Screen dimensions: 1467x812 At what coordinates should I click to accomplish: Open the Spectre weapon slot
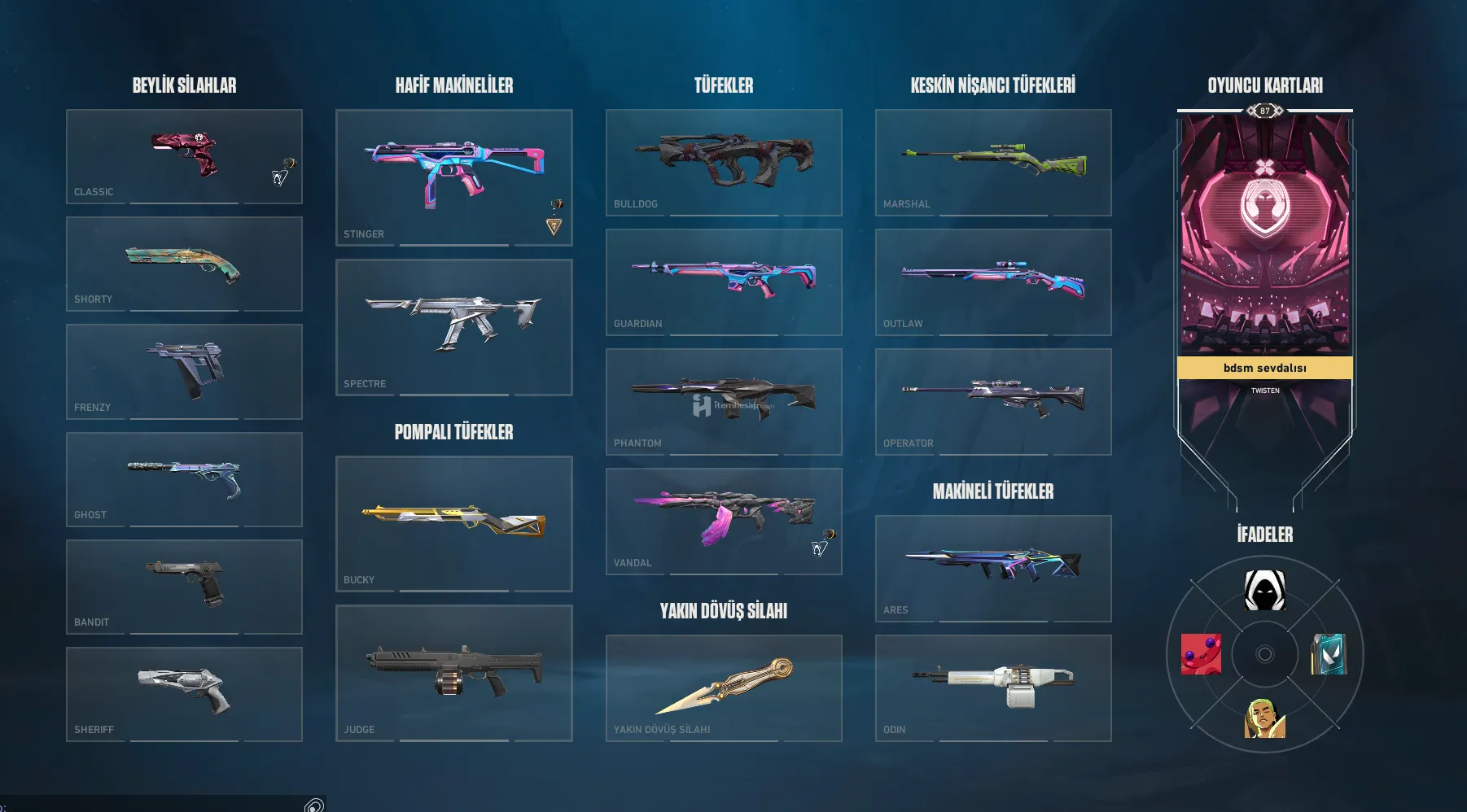coord(453,327)
